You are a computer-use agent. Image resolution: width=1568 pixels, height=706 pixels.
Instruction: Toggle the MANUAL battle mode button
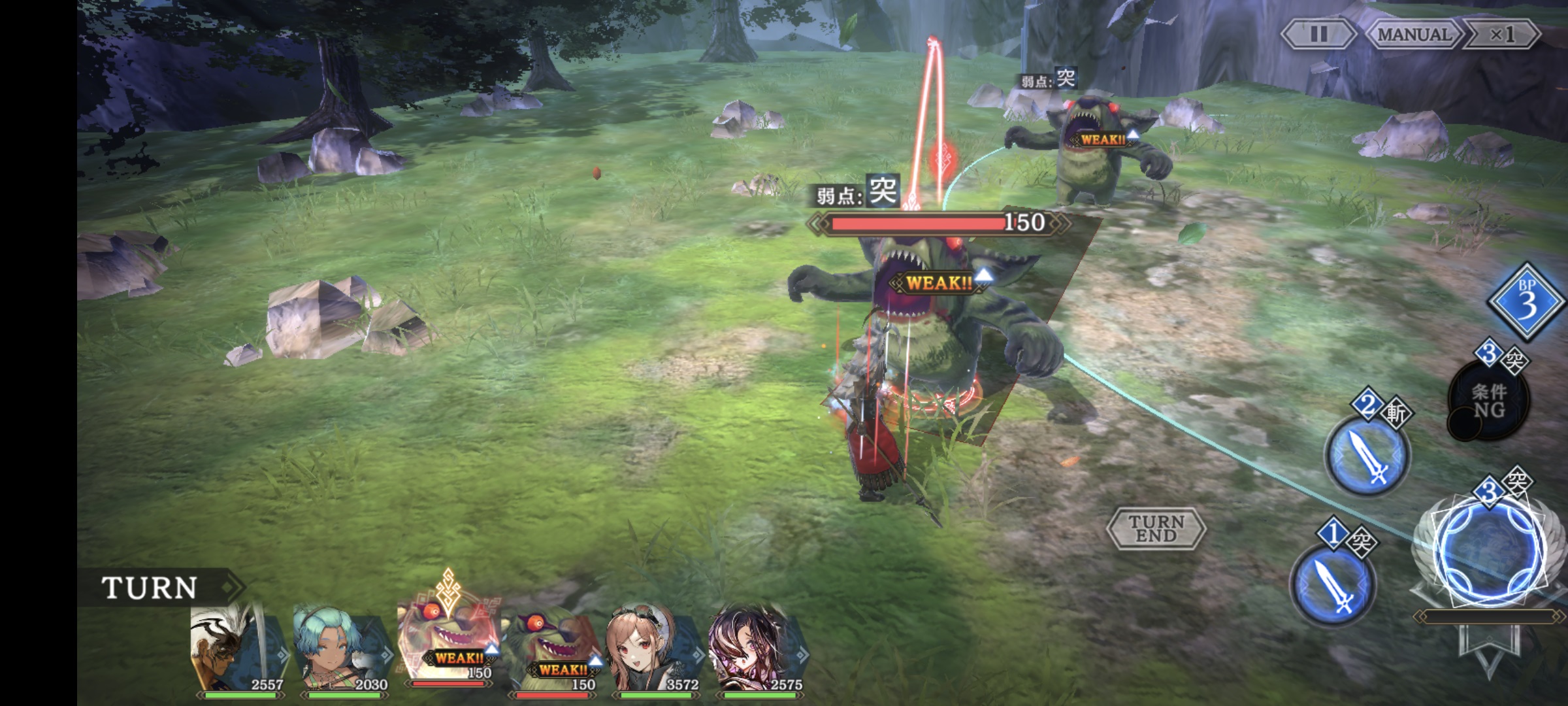click(x=1414, y=34)
